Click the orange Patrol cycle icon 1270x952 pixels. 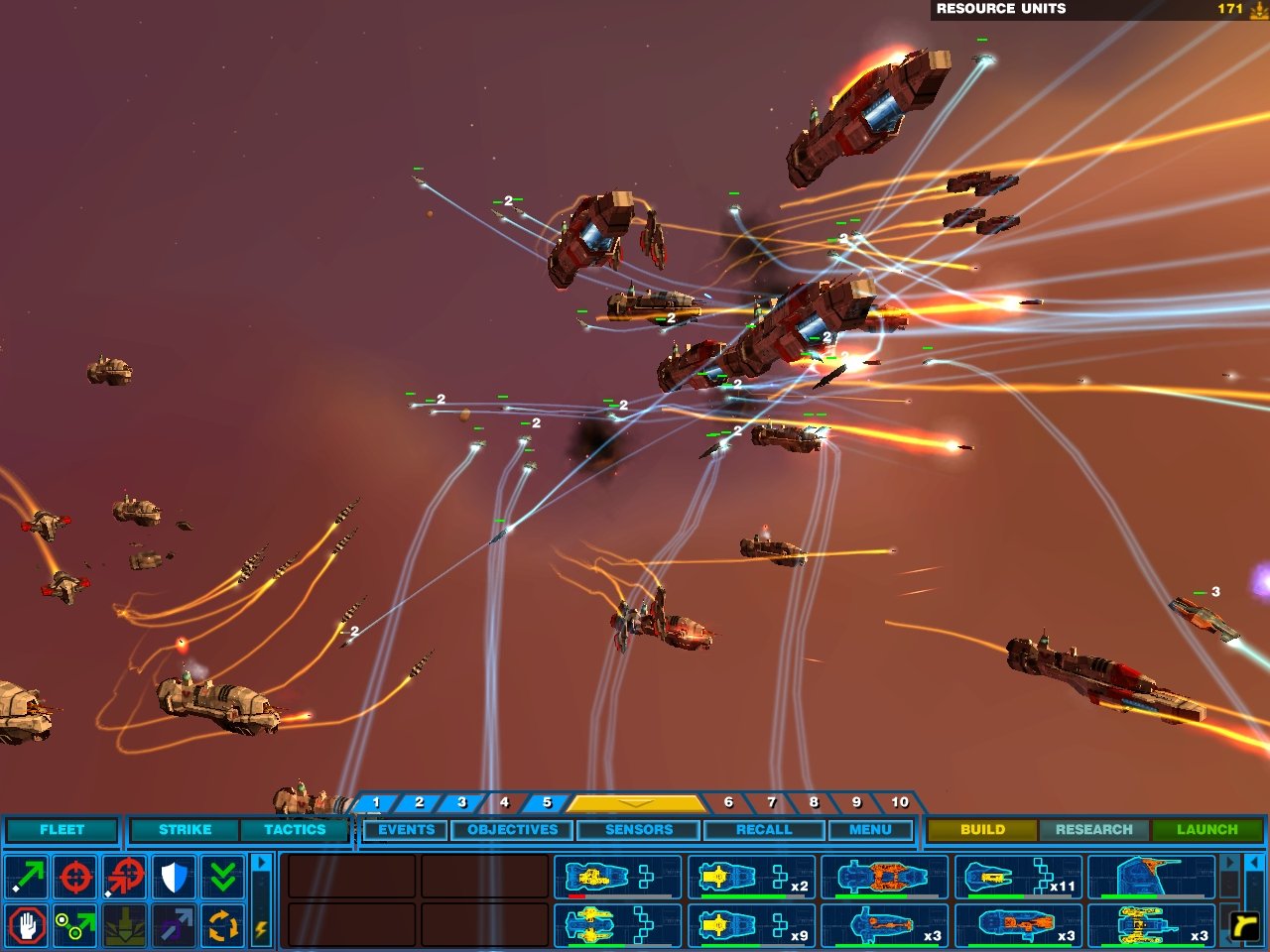tap(223, 927)
